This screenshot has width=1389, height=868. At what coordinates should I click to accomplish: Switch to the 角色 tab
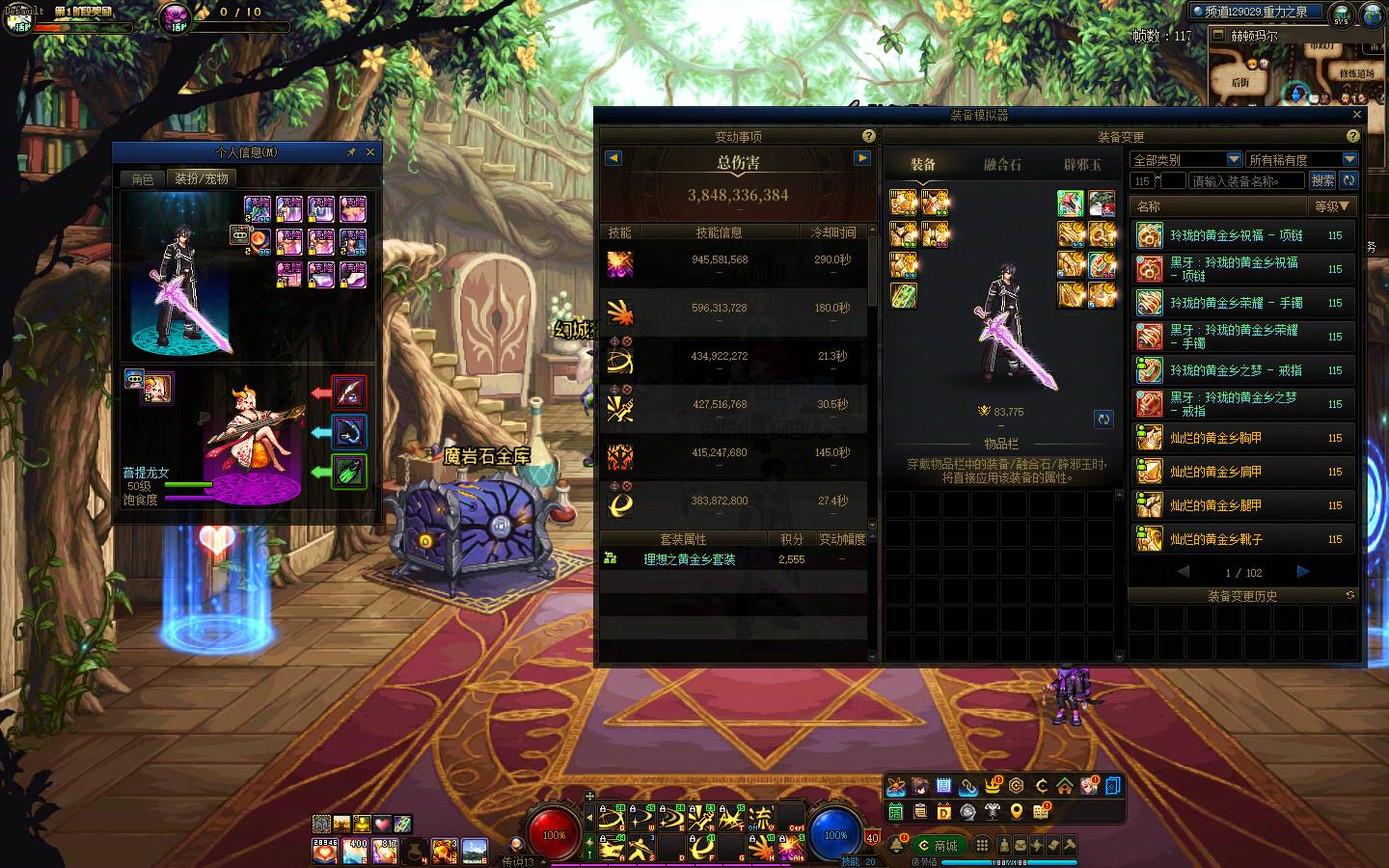pos(143,178)
